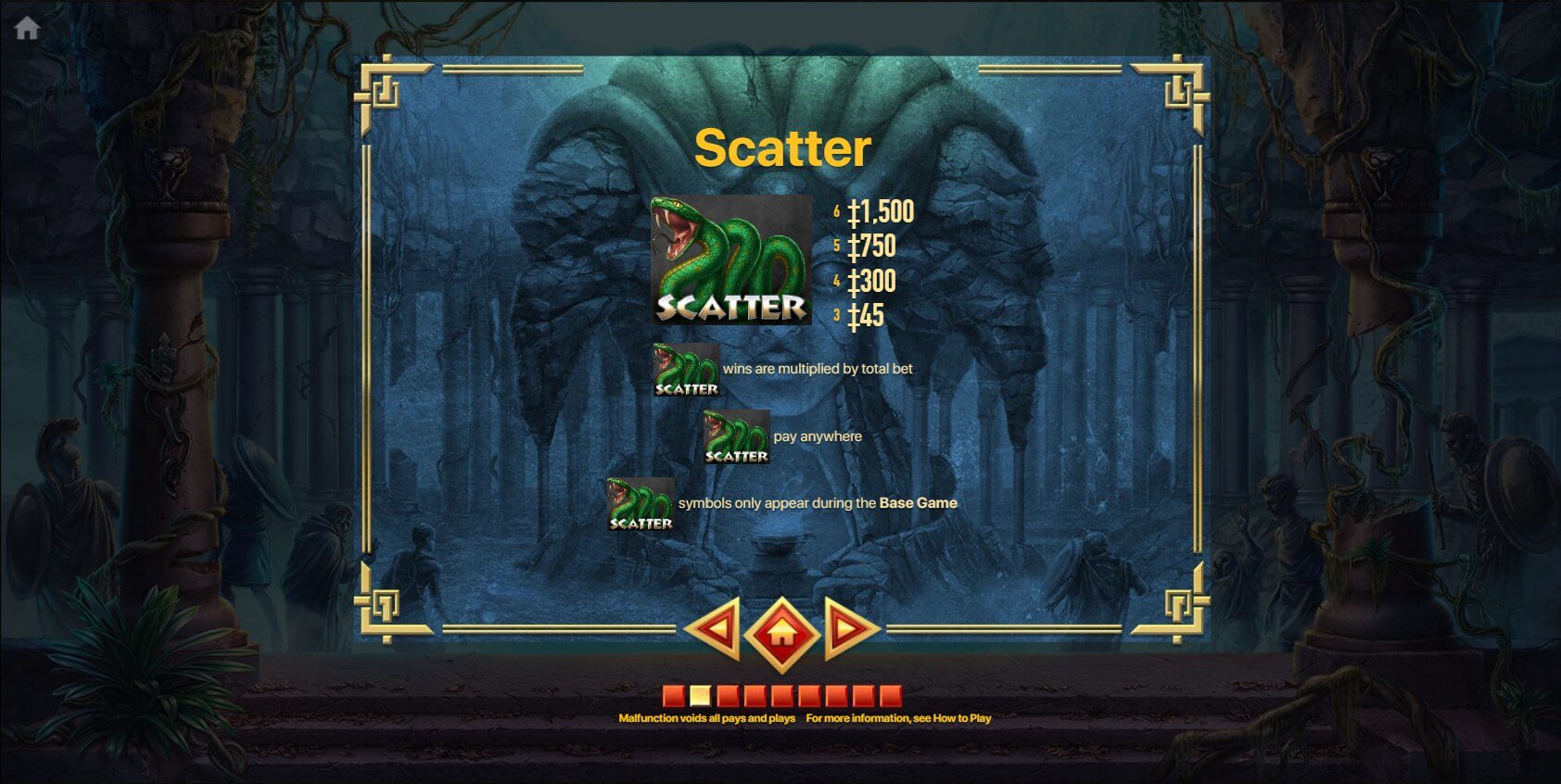Select the seventh pagination square indicator

pyautogui.click(x=835, y=696)
